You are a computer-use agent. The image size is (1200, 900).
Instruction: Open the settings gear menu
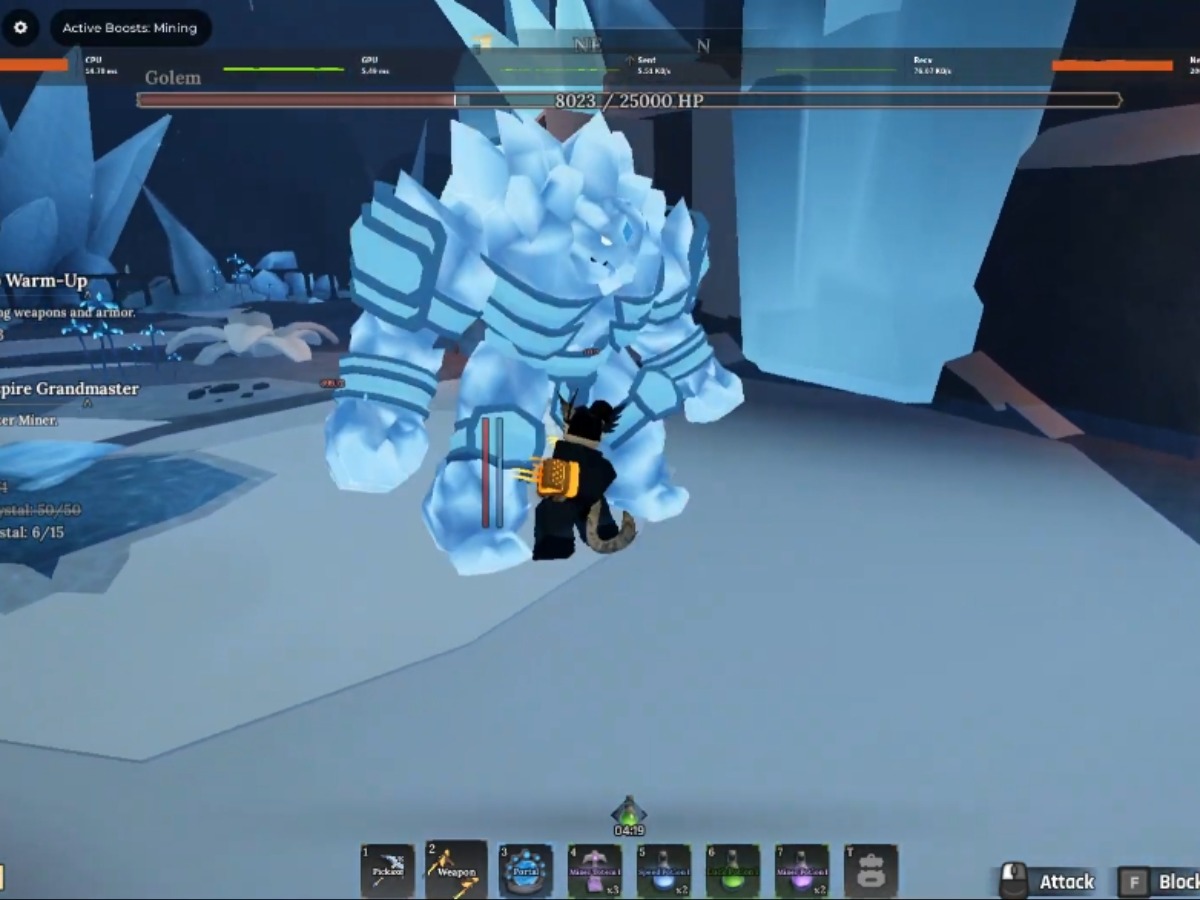click(x=20, y=28)
